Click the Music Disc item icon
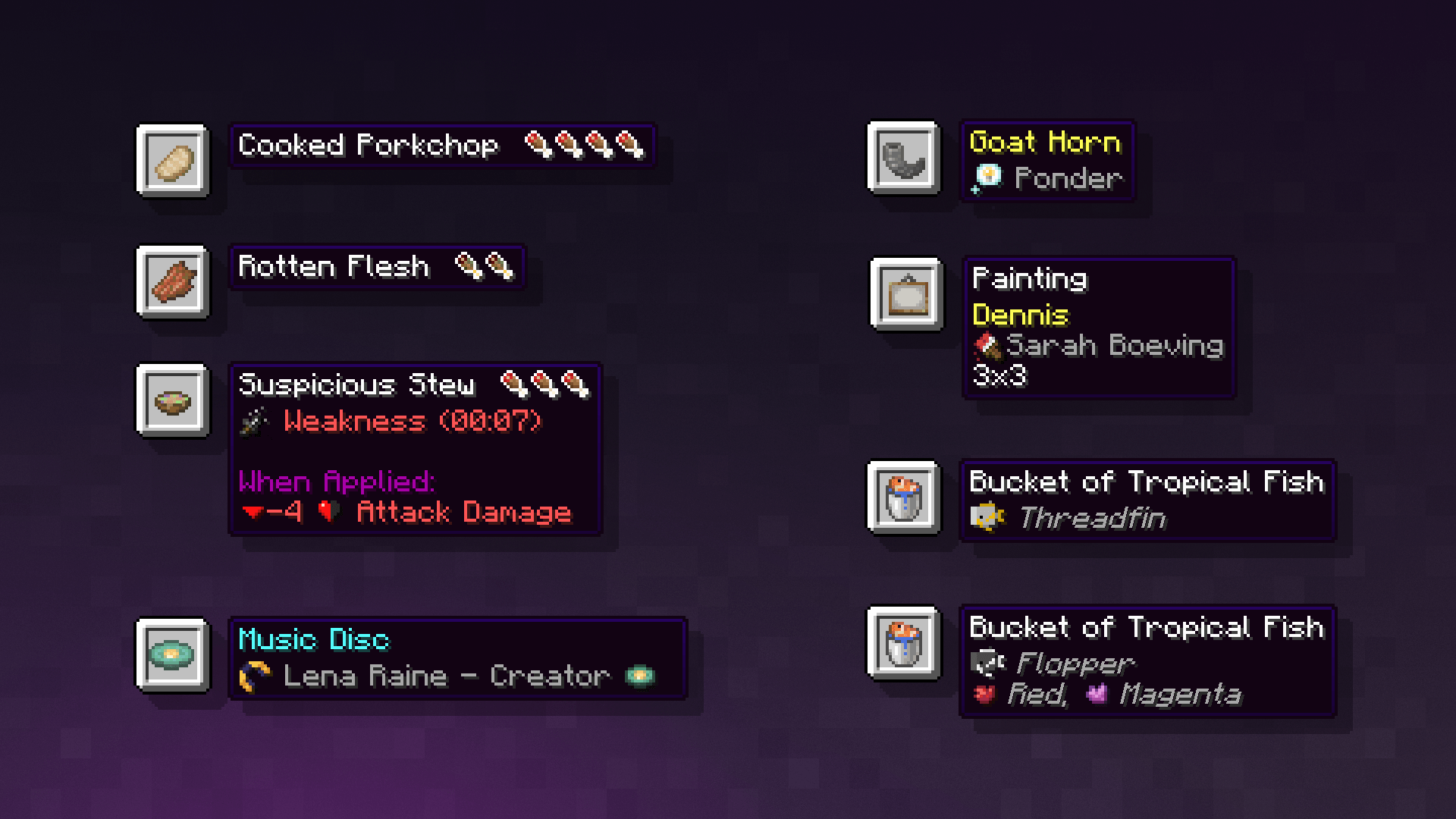1456x819 pixels. 173,656
